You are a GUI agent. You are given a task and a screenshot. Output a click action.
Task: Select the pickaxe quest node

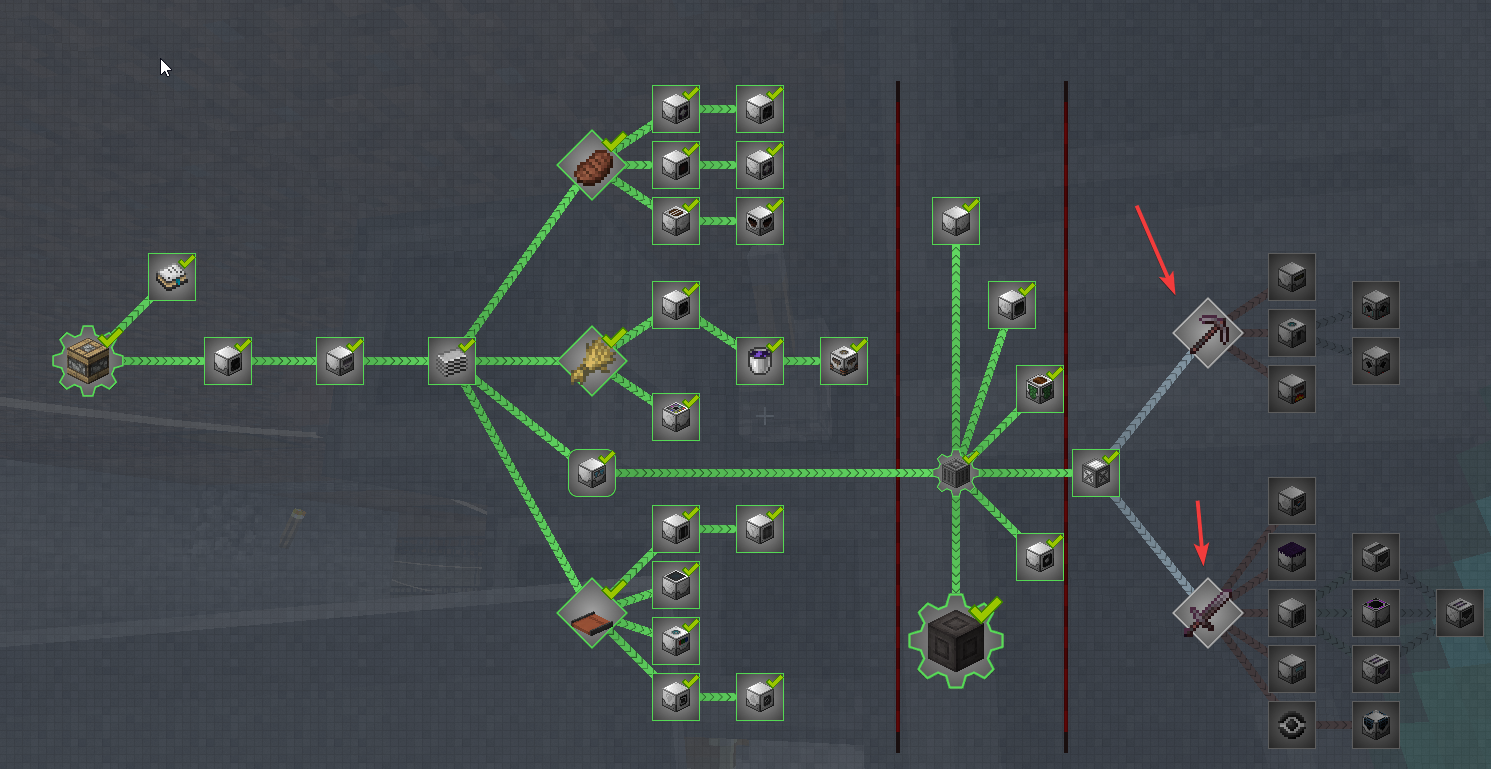1207,334
